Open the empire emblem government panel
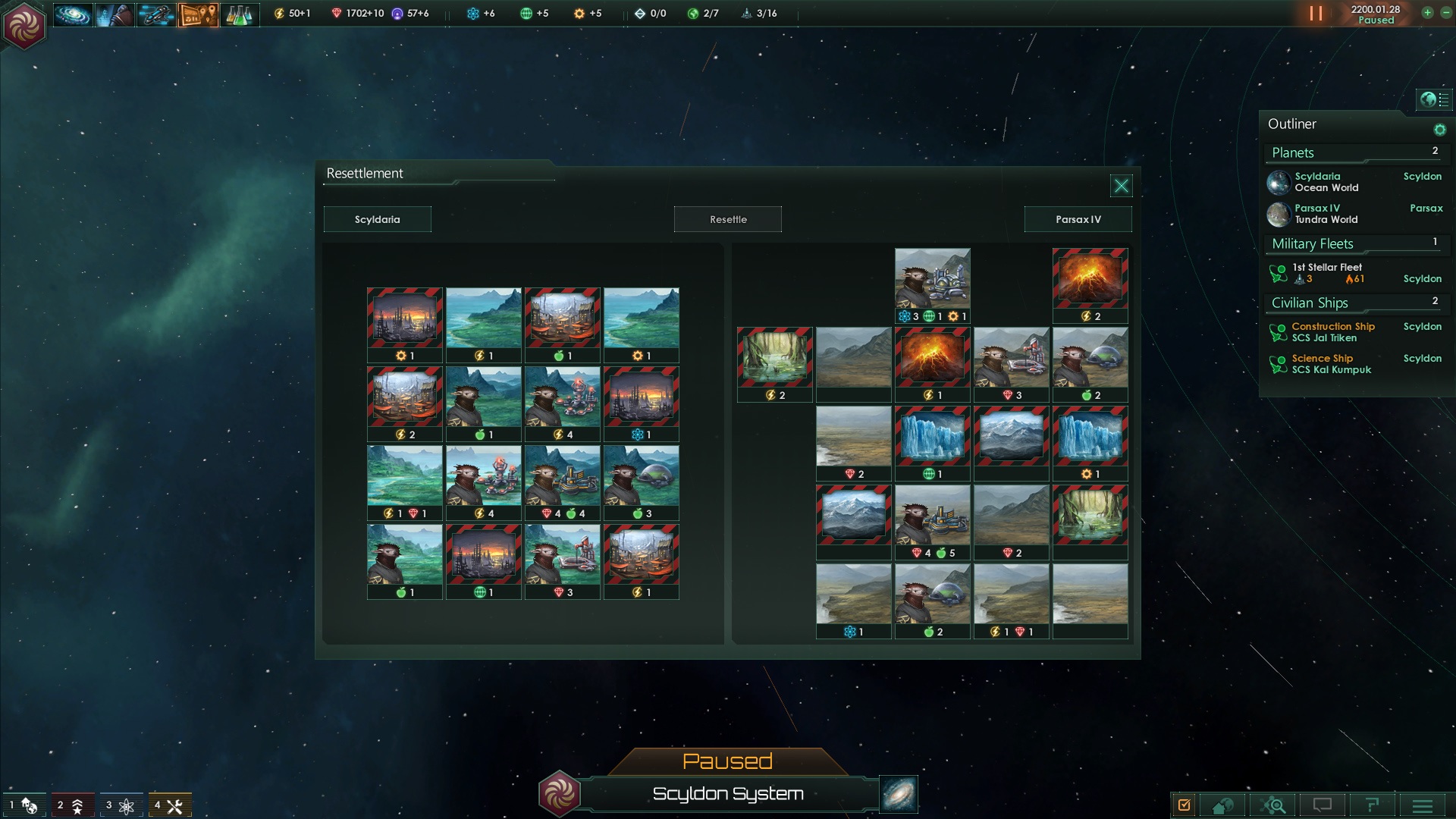Screen dimensions: 1456x819 click(24, 25)
